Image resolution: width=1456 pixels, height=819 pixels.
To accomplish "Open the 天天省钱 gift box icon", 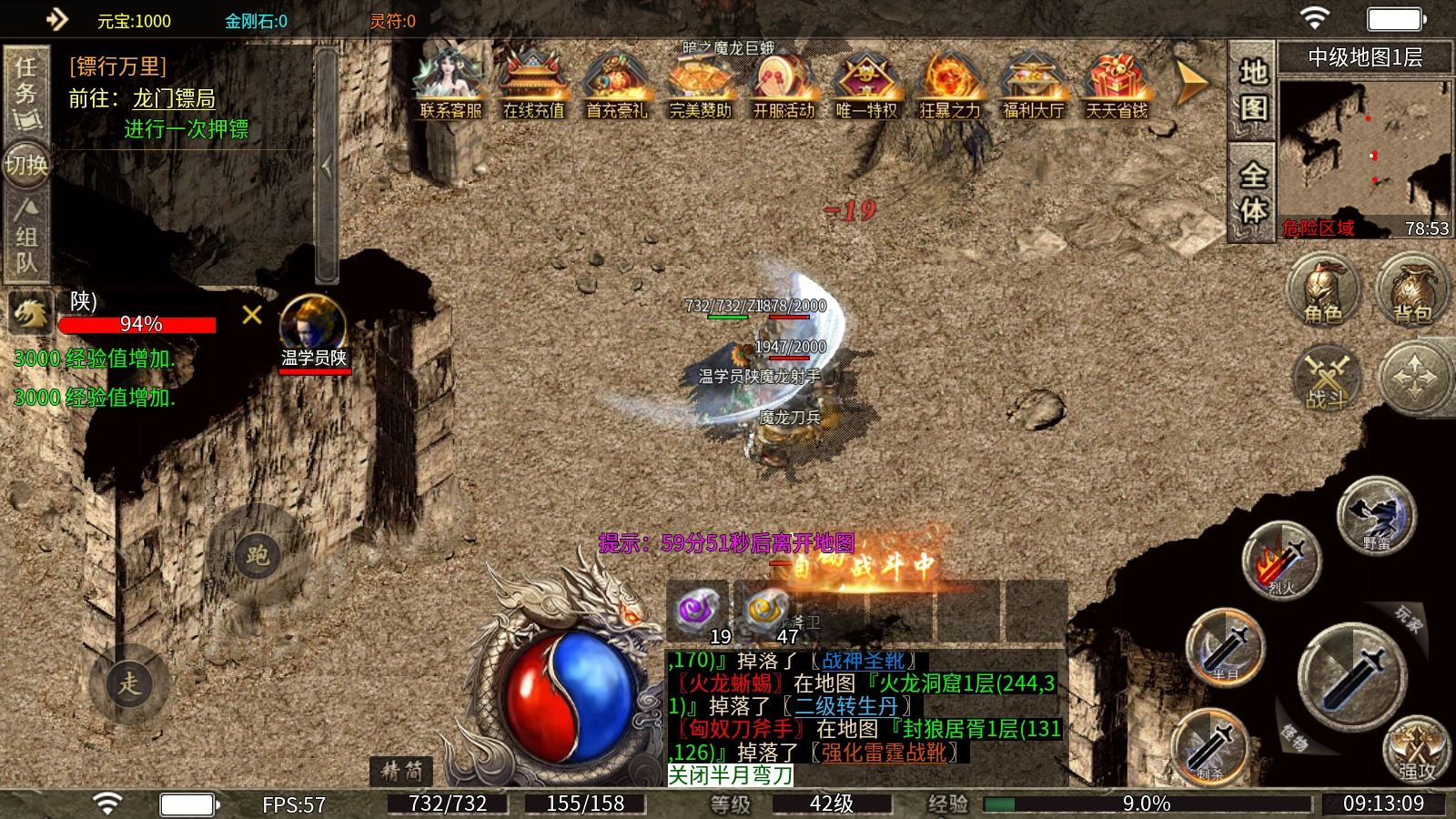I will pos(1117,85).
